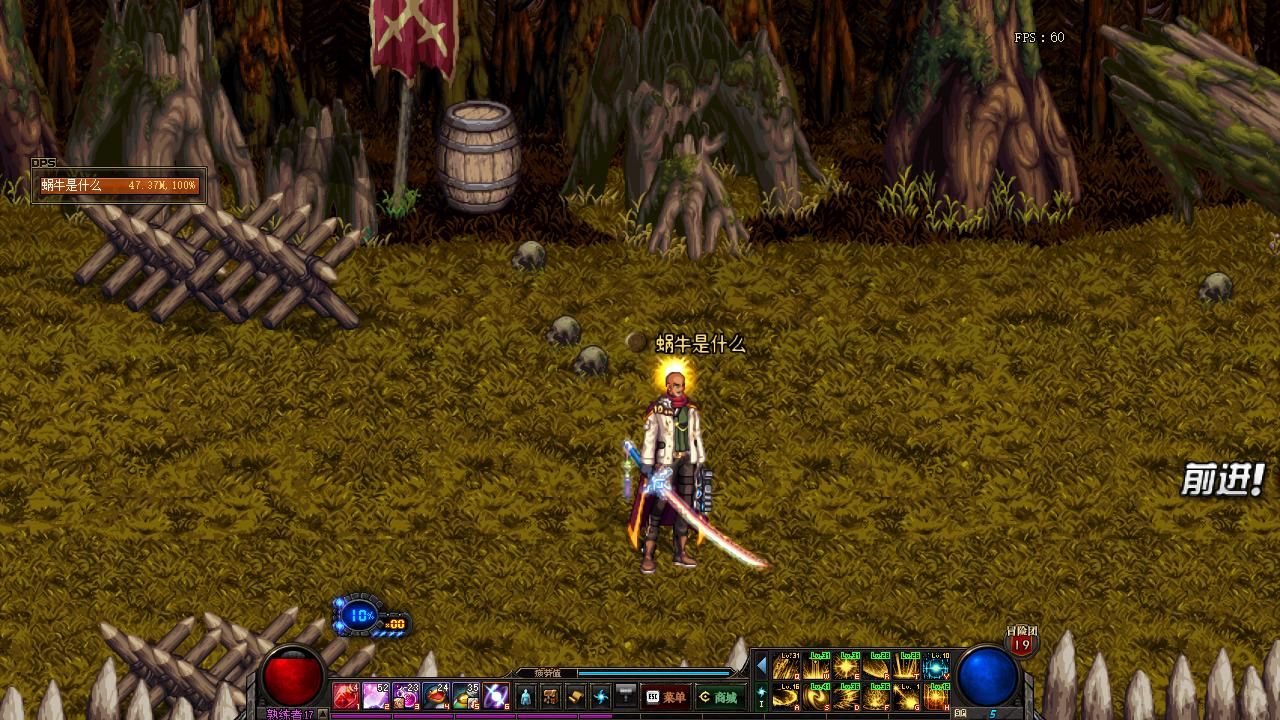Use the purple potion in quick slot 3
This screenshot has height=720, width=1280.
[x=406, y=696]
